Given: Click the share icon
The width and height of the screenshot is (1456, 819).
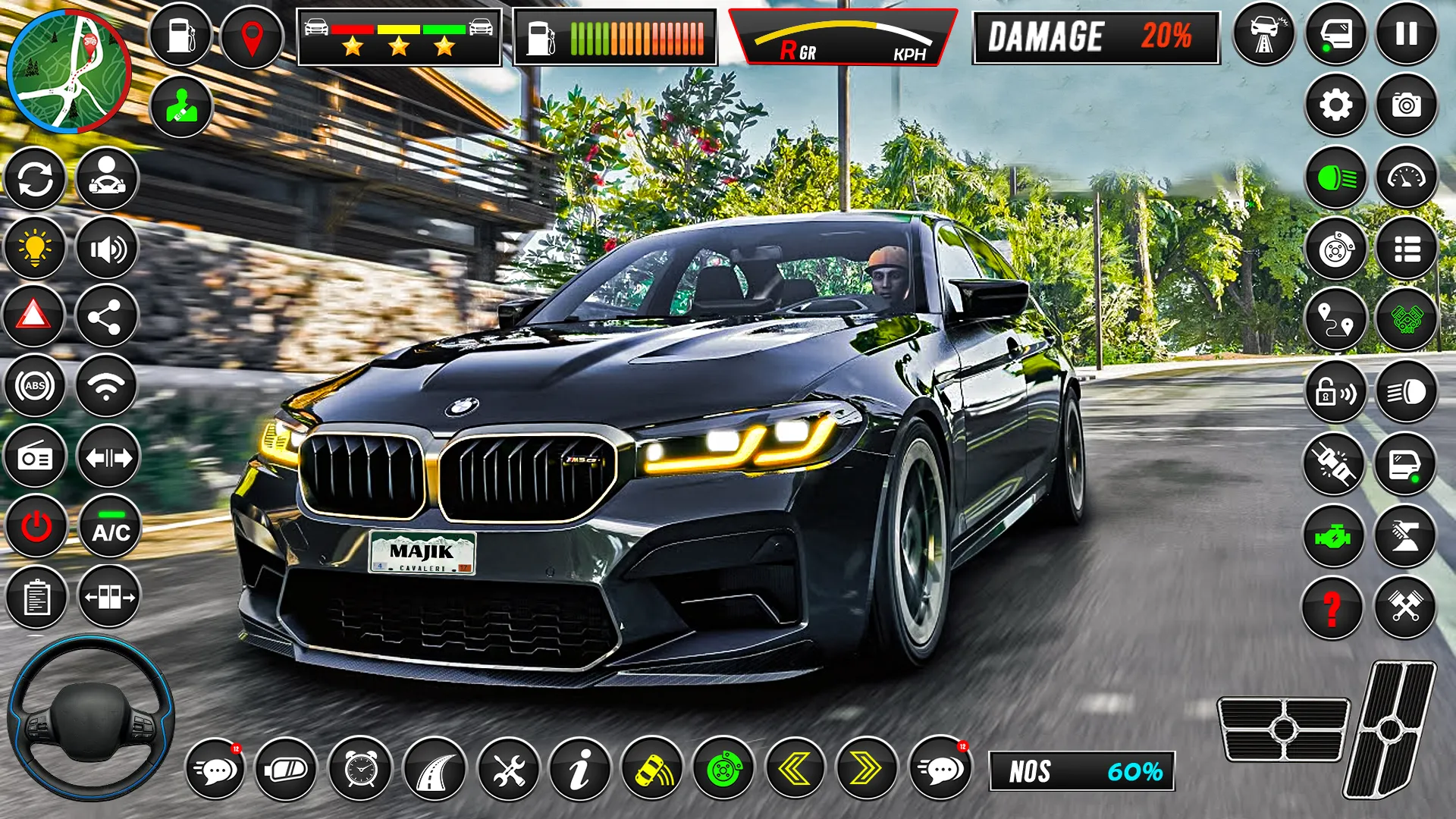Looking at the screenshot, I should coord(106,317).
